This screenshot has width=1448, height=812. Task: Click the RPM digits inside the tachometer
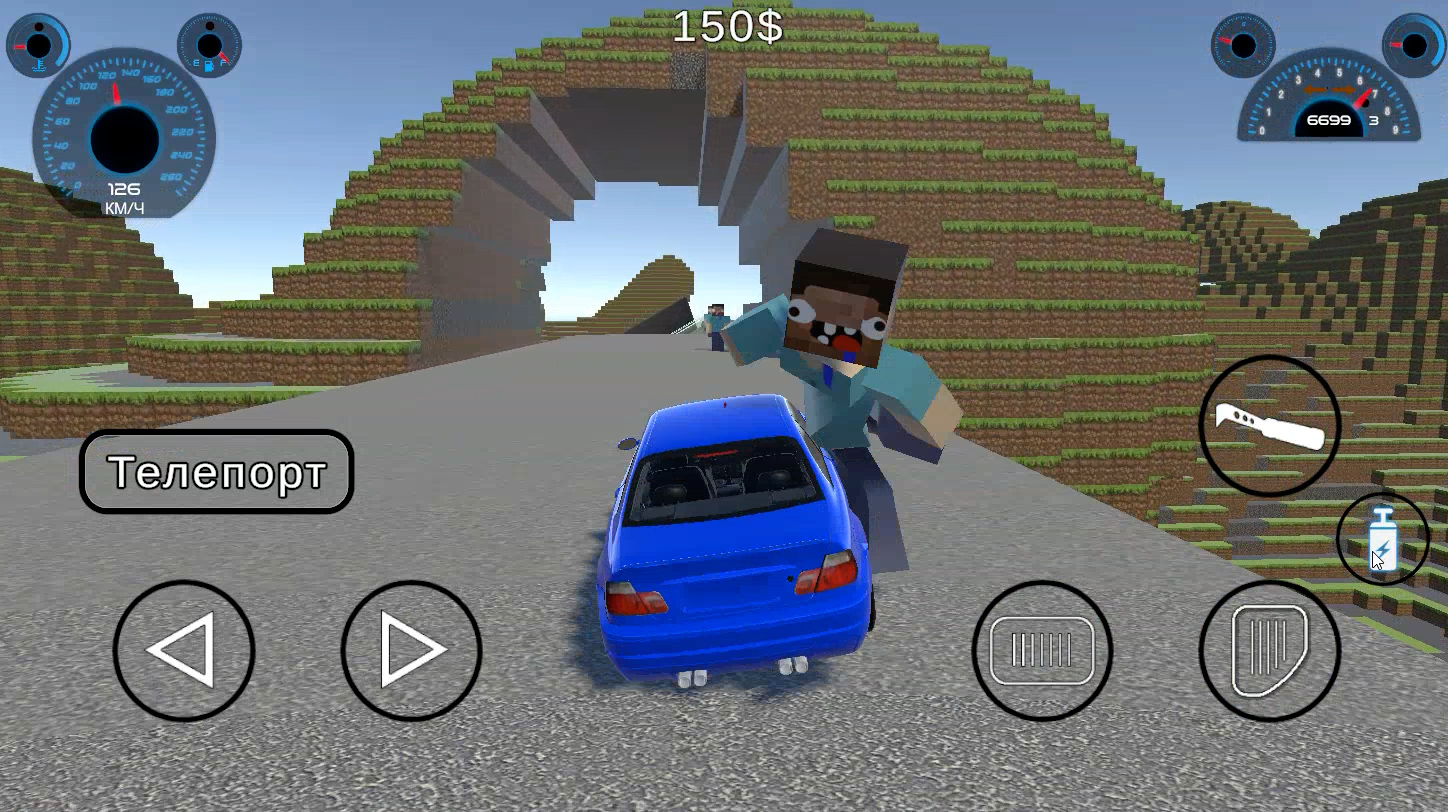tap(1331, 120)
